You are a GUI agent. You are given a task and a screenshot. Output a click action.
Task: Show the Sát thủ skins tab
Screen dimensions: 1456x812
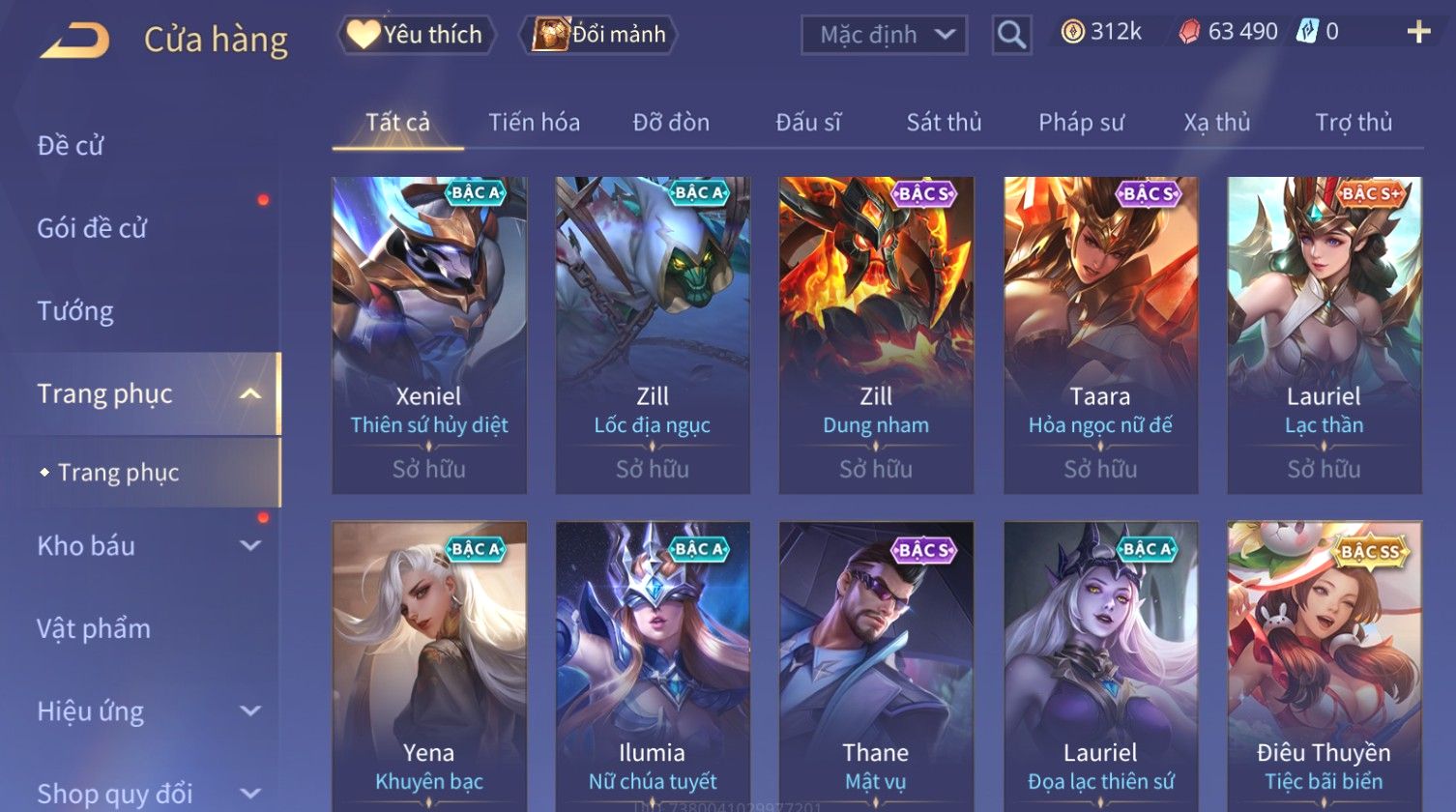(944, 123)
